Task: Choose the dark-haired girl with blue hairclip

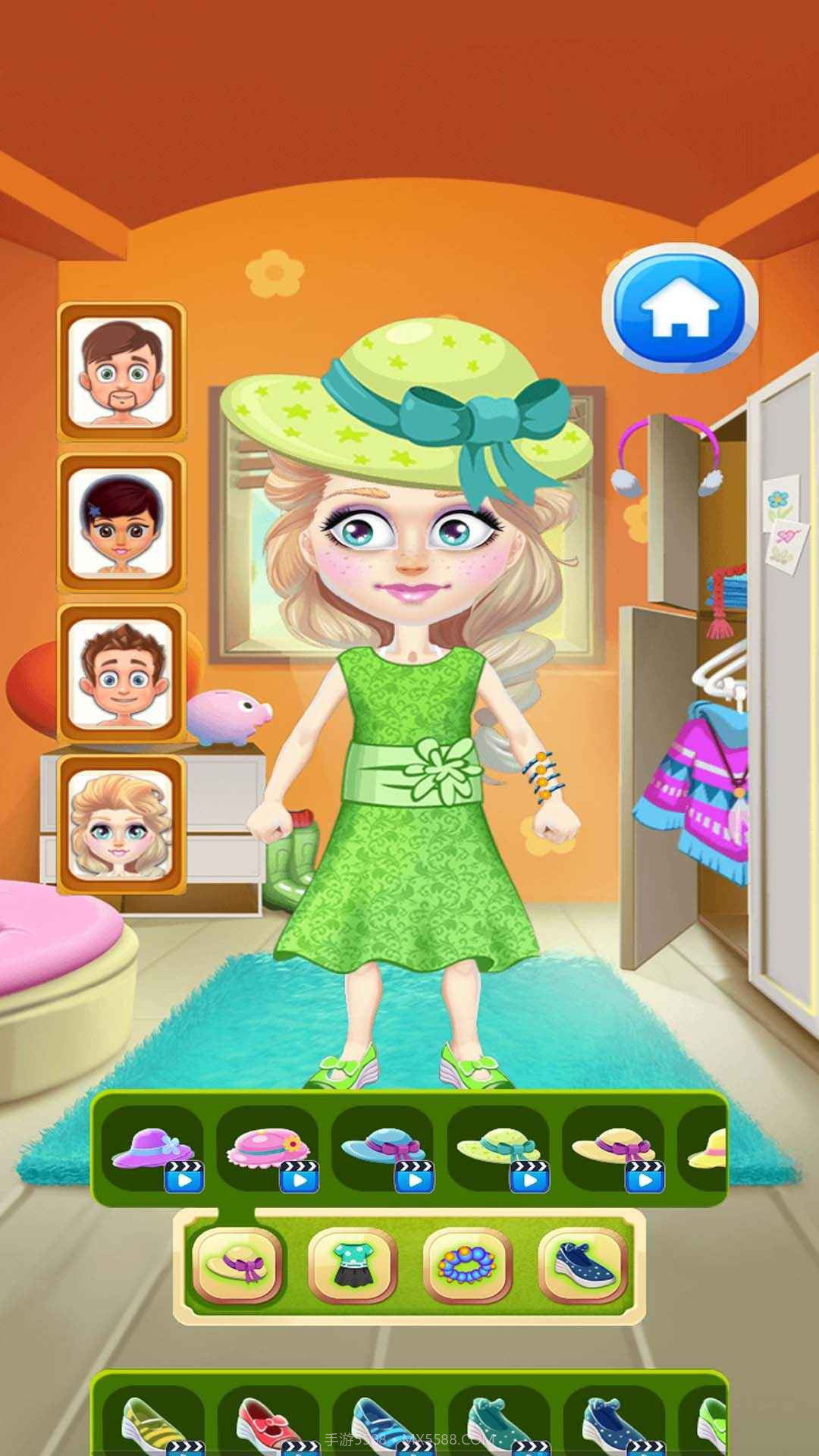Action: tap(121, 522)
